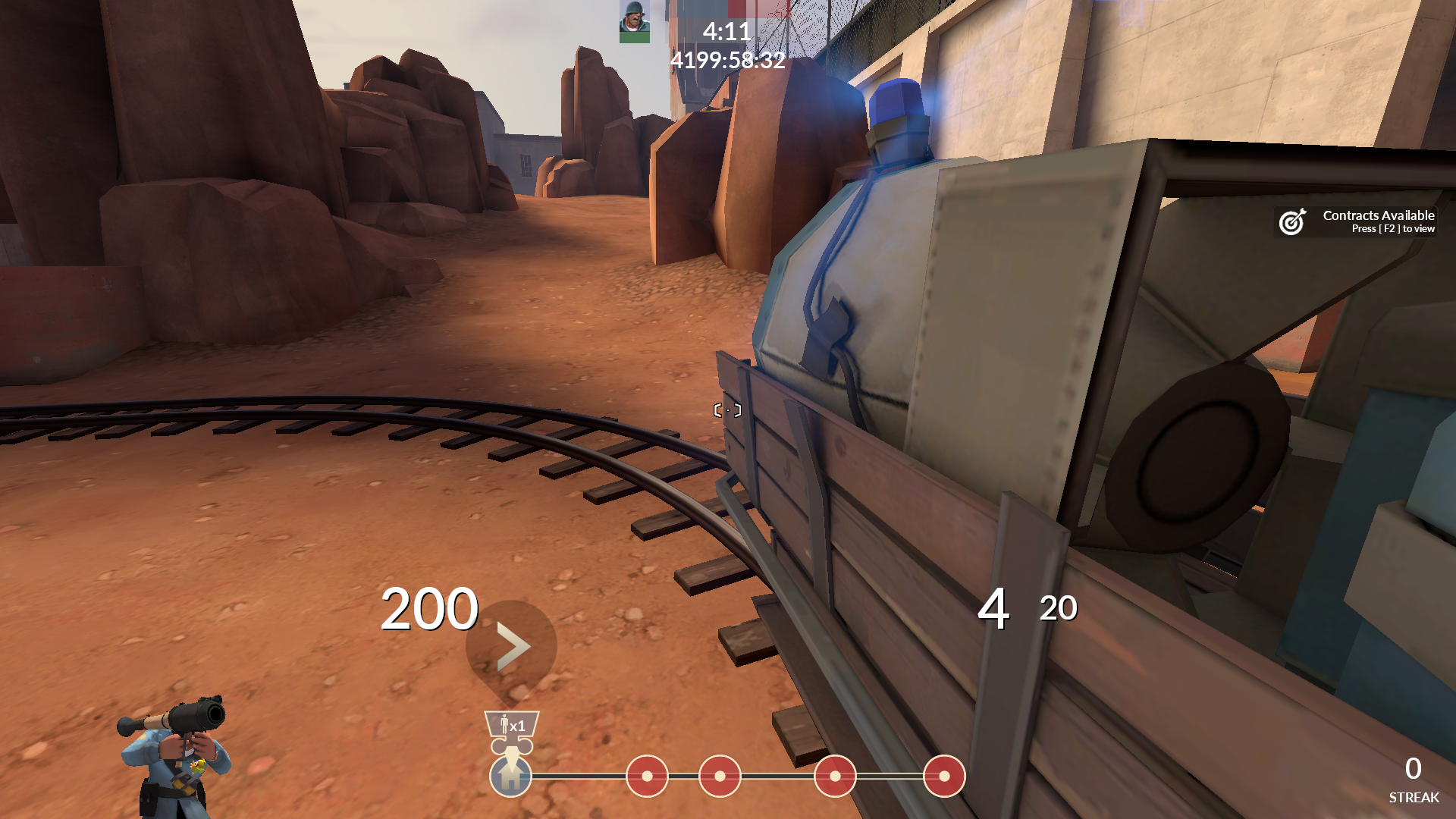Toggle the crosshair at screen center
Viewport: 1456px width, 819px height.
726,409
